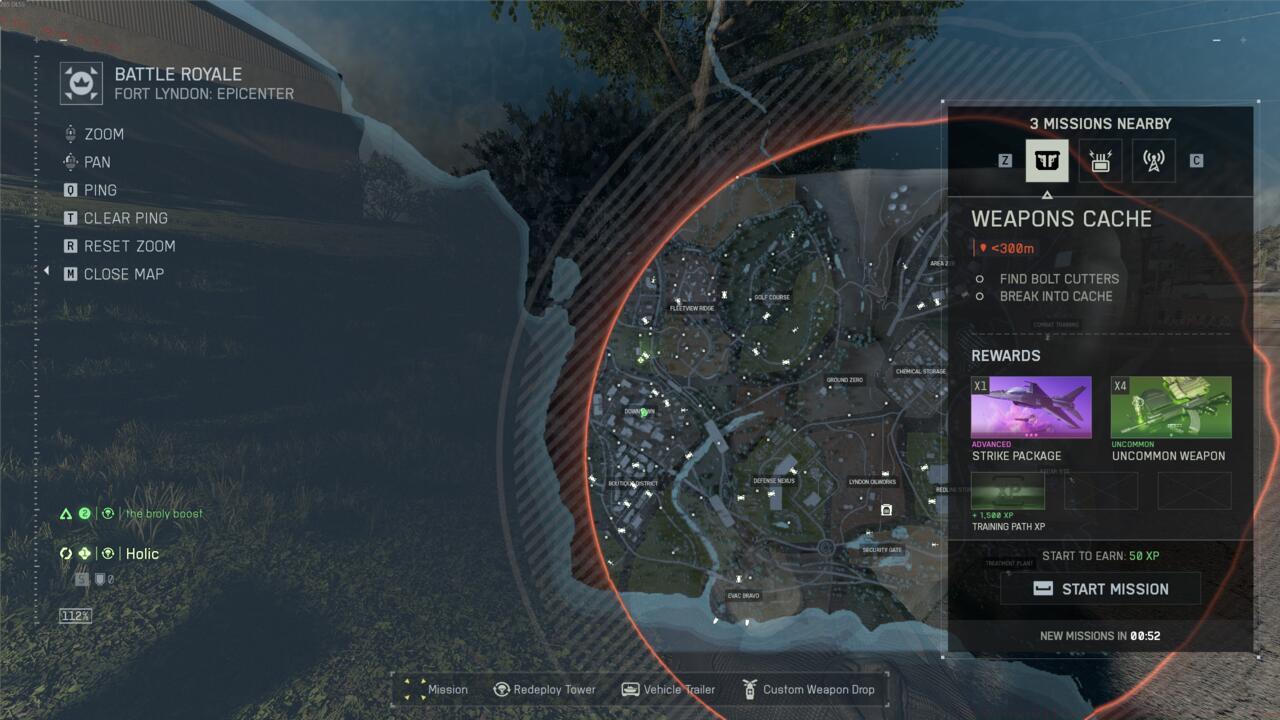
Task: Click the Vehicle Trailer legend icon
Action: (629, 689)
